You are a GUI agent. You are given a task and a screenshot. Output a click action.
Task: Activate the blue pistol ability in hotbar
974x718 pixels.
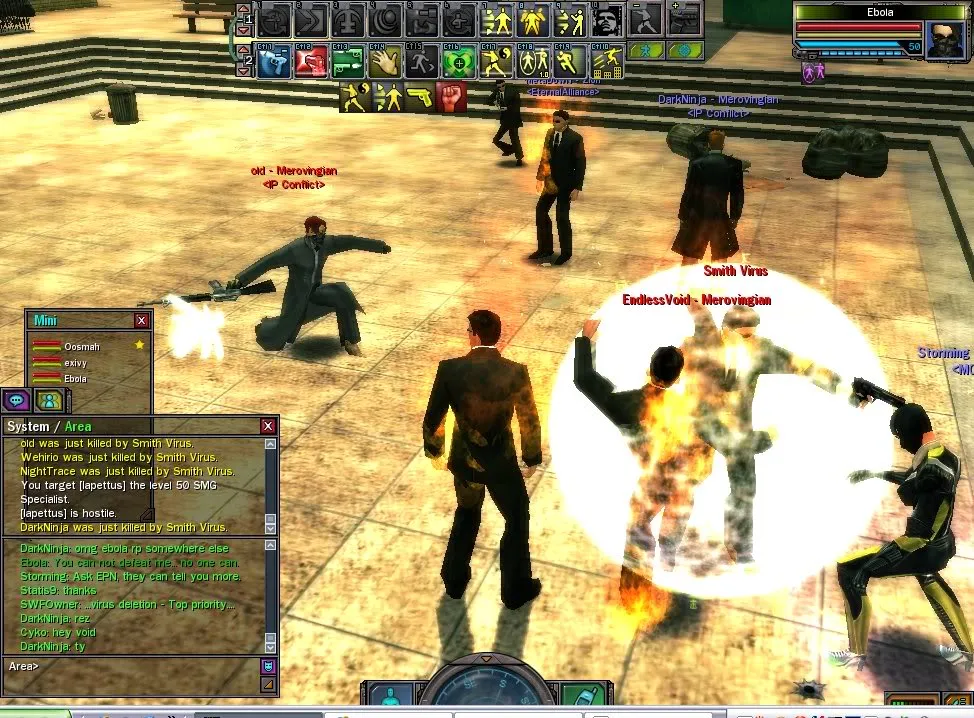click(x=274, y=62)
